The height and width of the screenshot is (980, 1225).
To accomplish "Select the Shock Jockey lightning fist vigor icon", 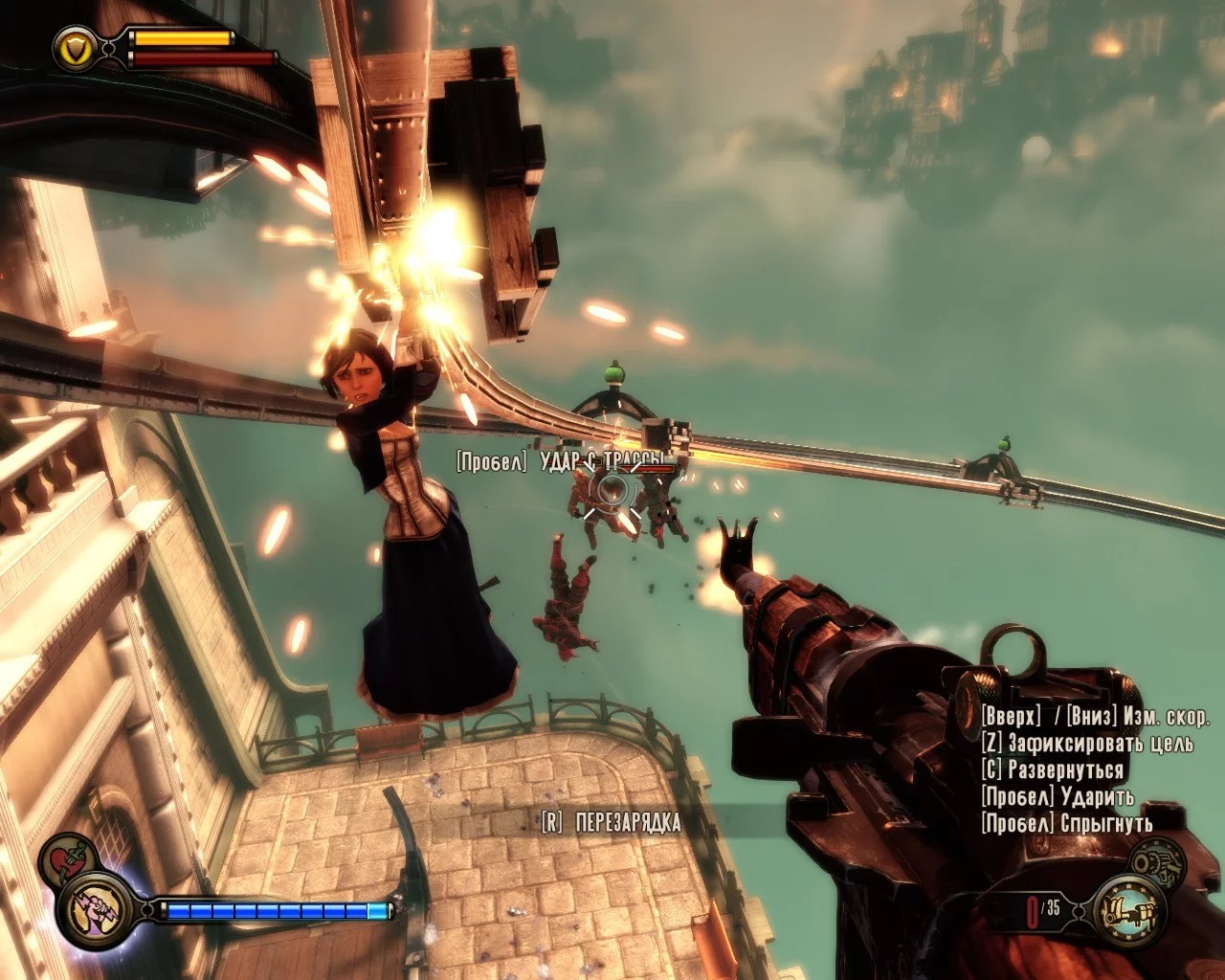I will pos(92,908).
